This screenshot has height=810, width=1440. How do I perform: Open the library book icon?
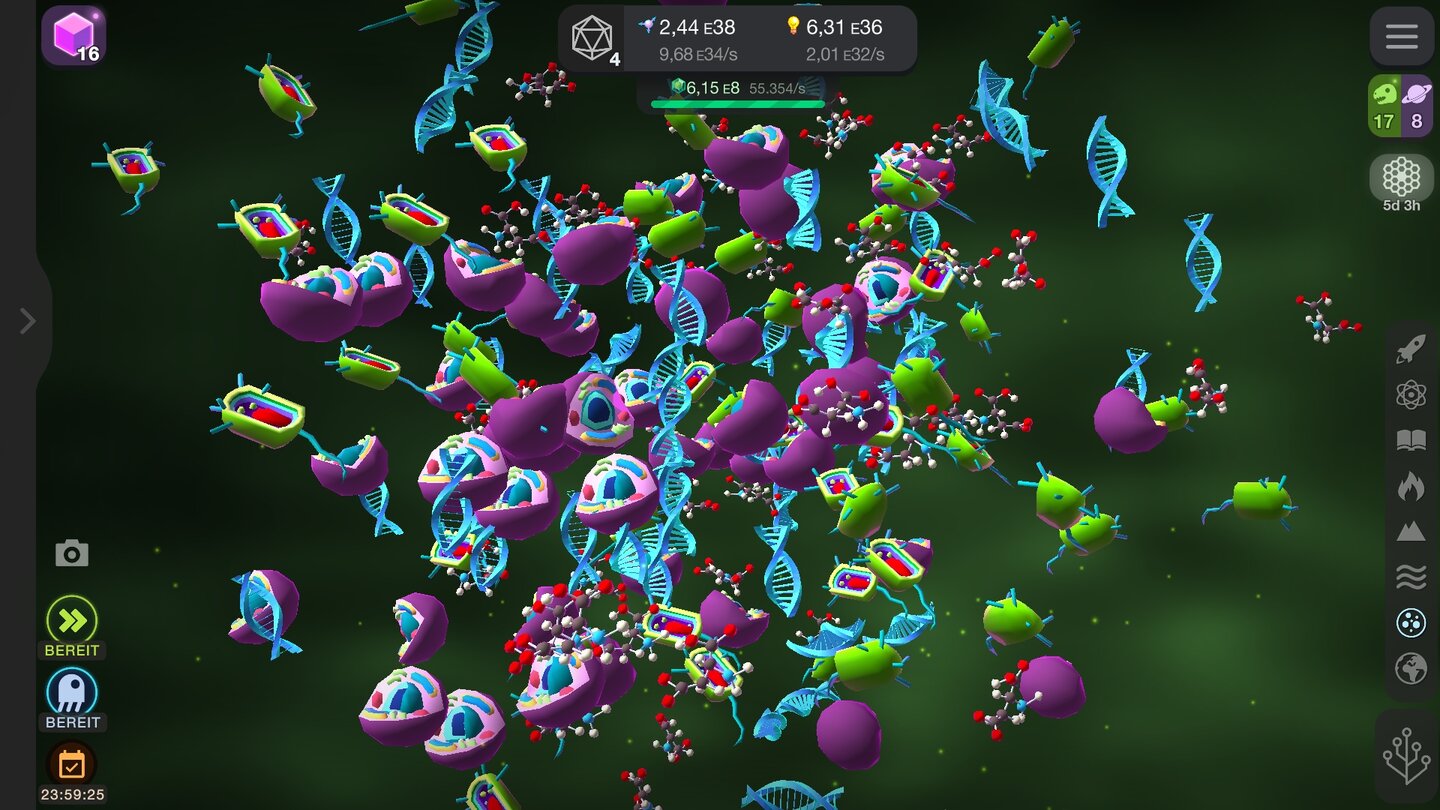pos(1411,438)
